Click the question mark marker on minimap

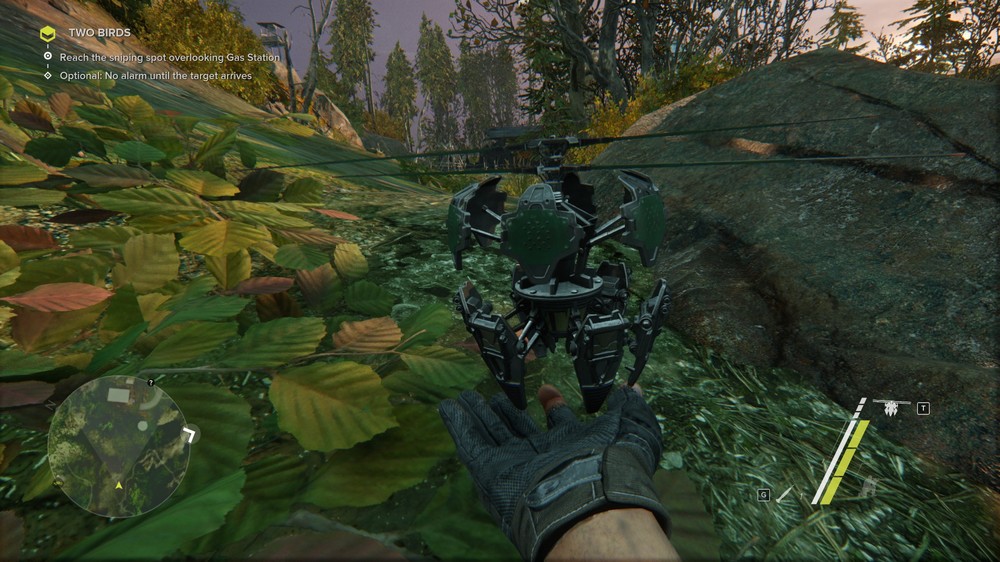click(x=149, y=381)
